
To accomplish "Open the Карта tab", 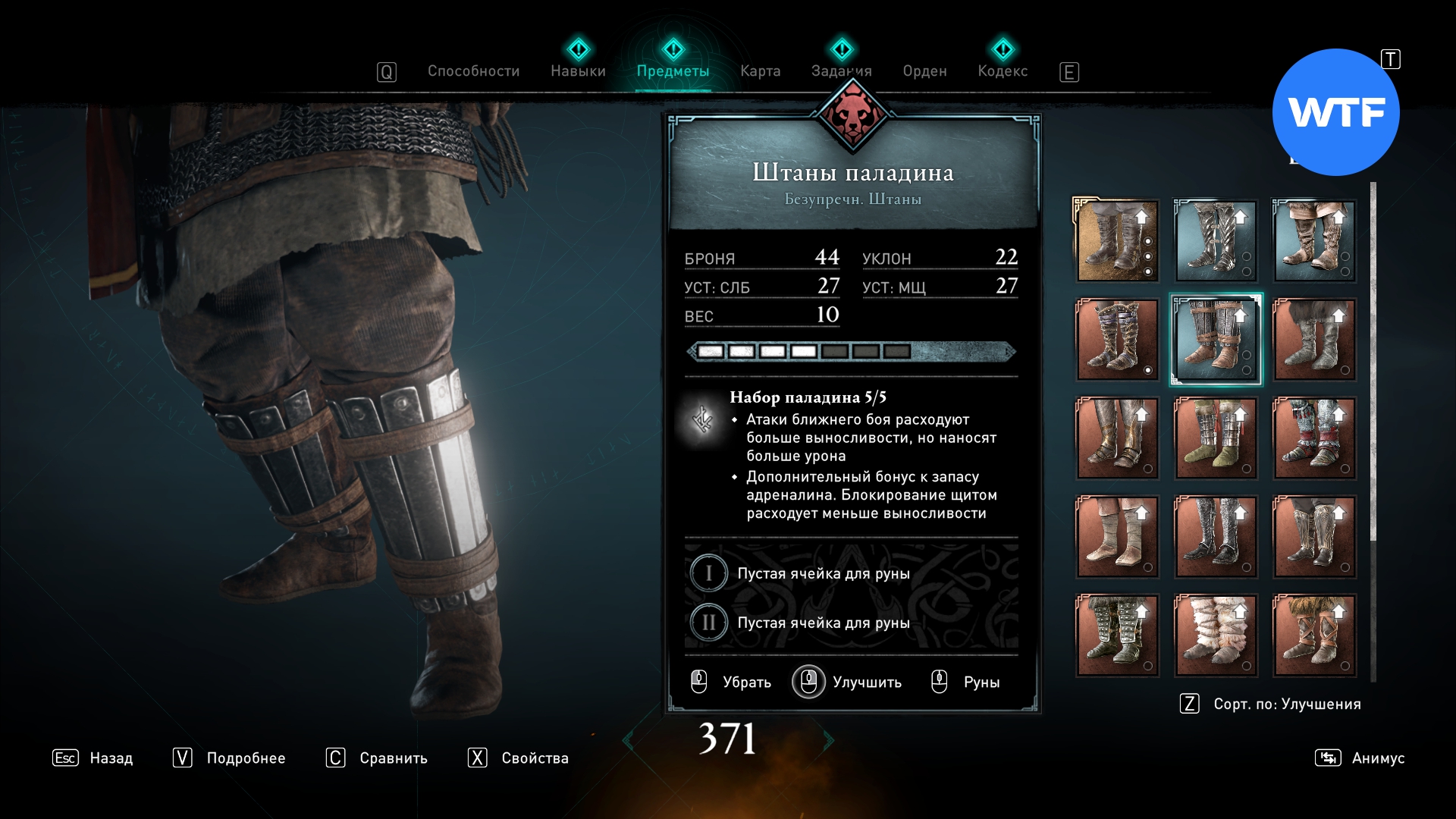I will pyautogui.click(x=760, y=71).
